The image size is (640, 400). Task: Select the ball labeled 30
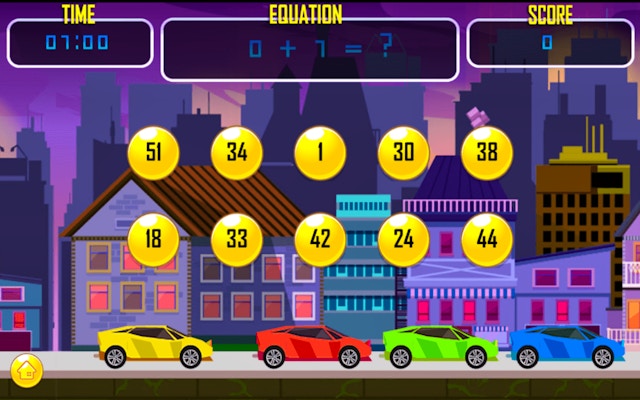pos(404,153)
